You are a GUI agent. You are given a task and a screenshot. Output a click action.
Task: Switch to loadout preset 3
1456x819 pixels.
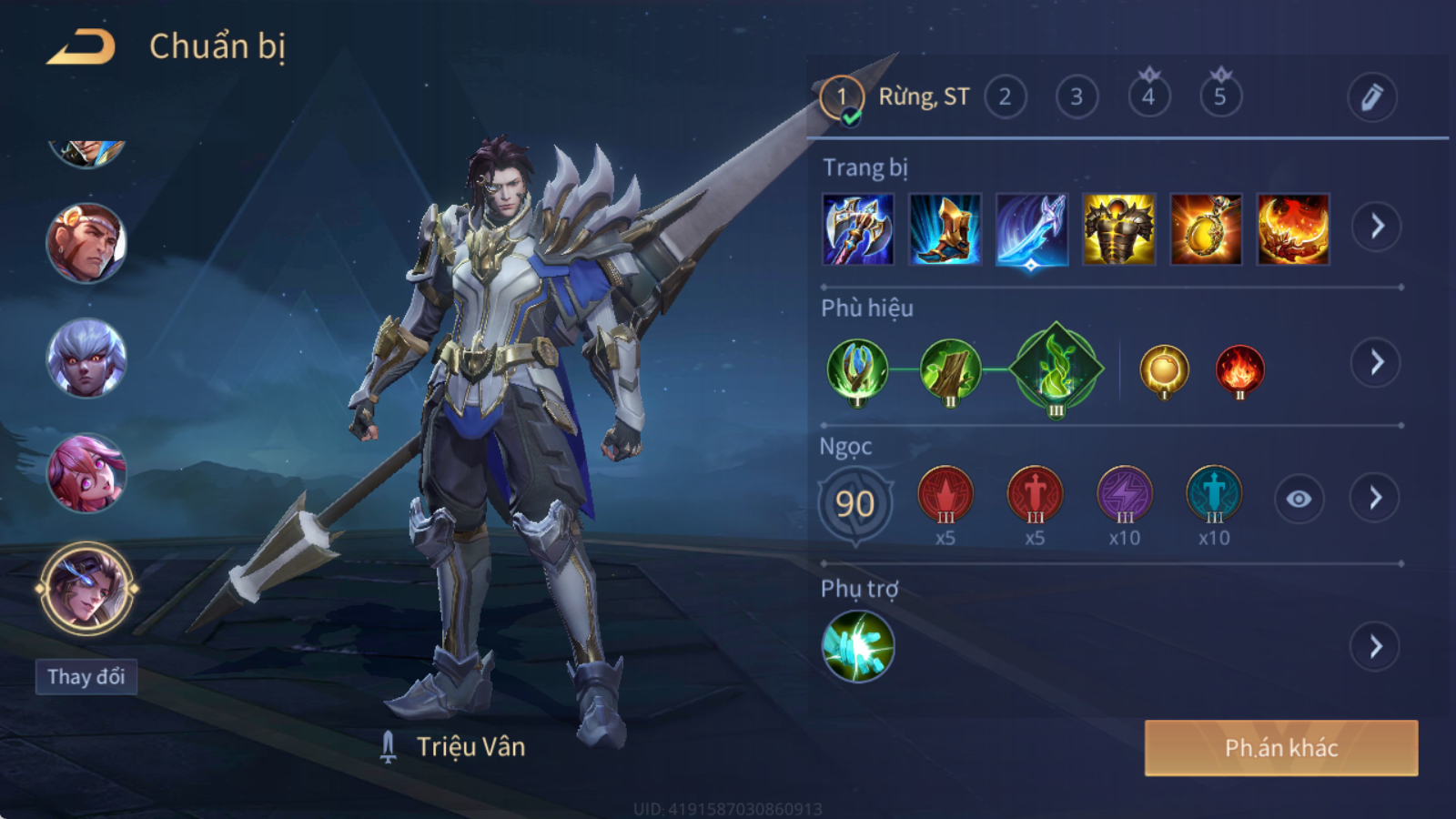(1077, 96)
